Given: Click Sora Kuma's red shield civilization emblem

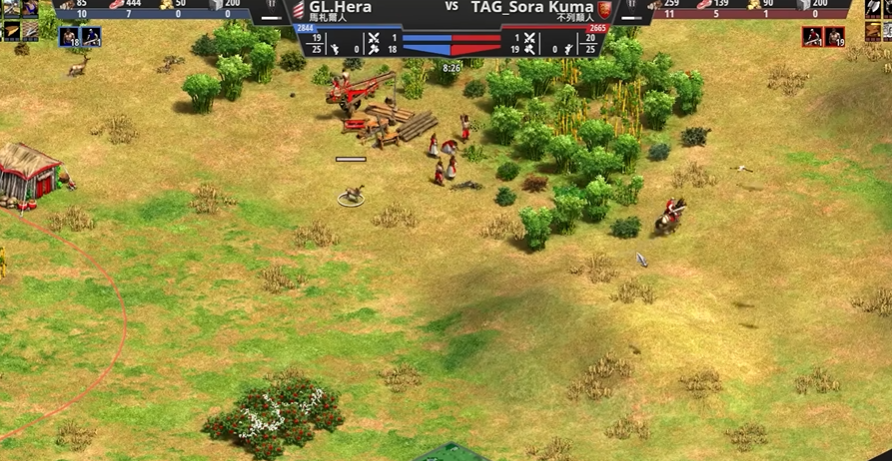Looking at the screenshot, I should (604, 8).
